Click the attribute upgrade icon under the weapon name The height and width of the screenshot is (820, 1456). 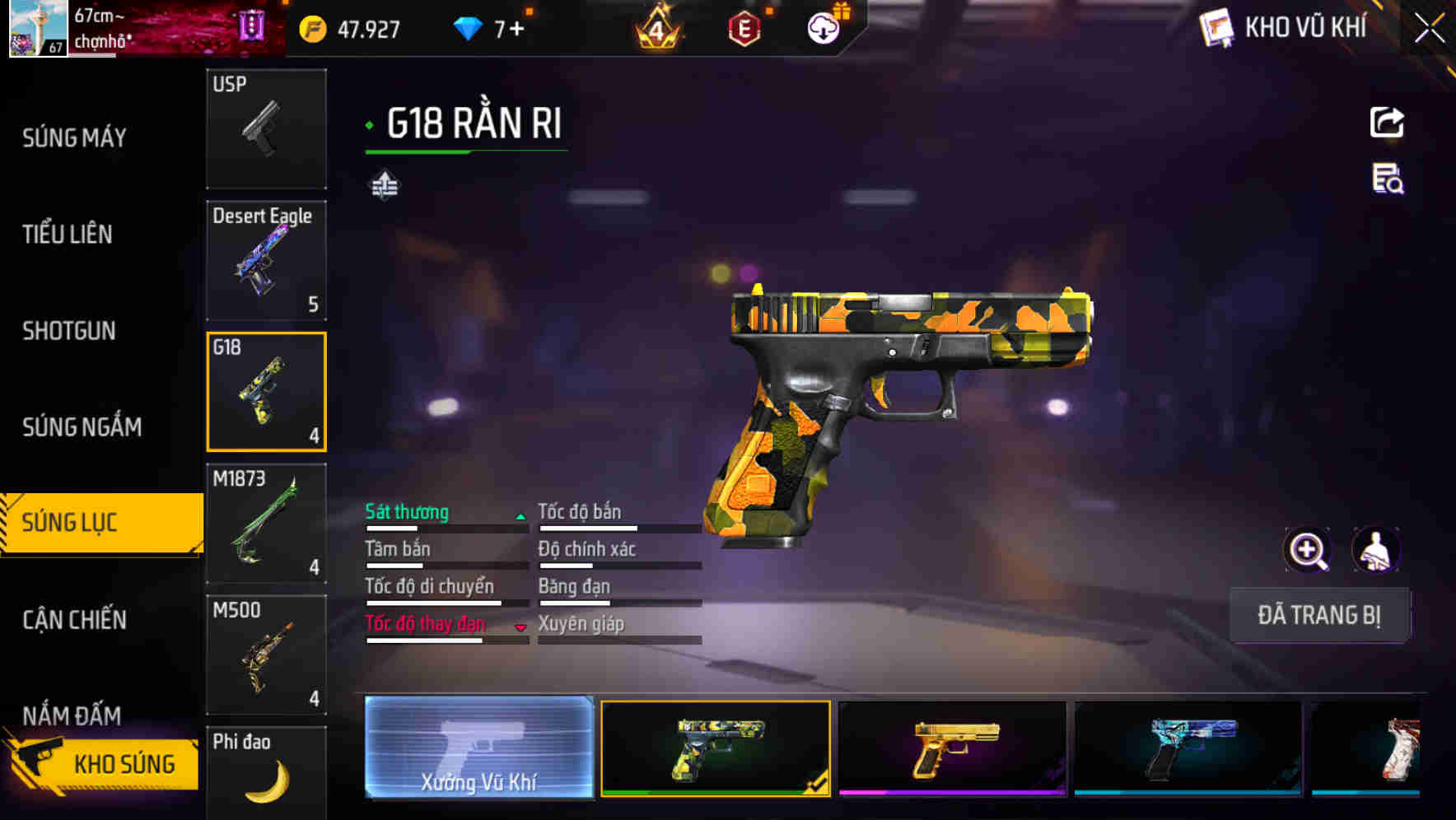[x=385, y=184]
